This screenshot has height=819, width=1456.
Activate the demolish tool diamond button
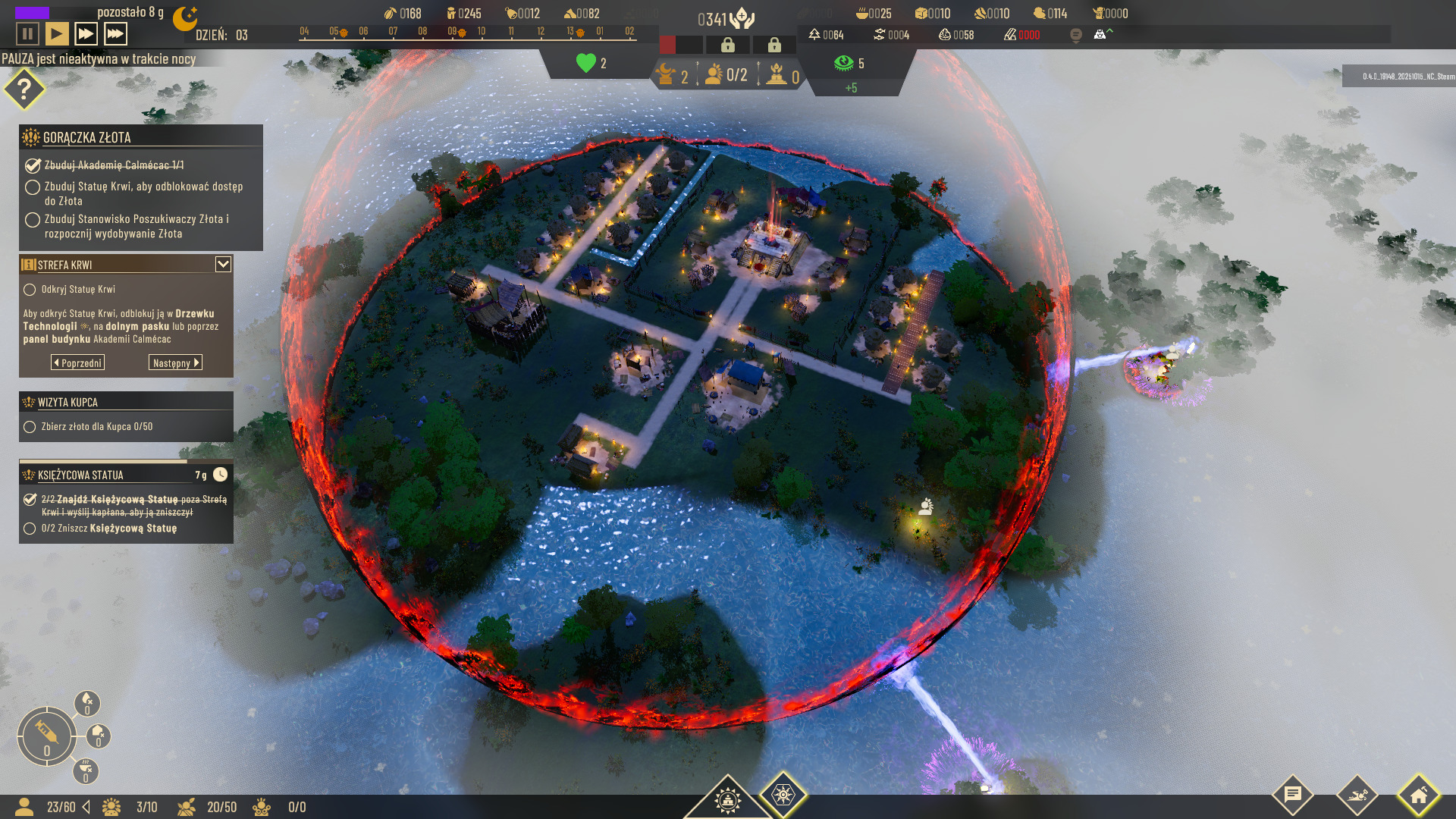(1357, 795)
